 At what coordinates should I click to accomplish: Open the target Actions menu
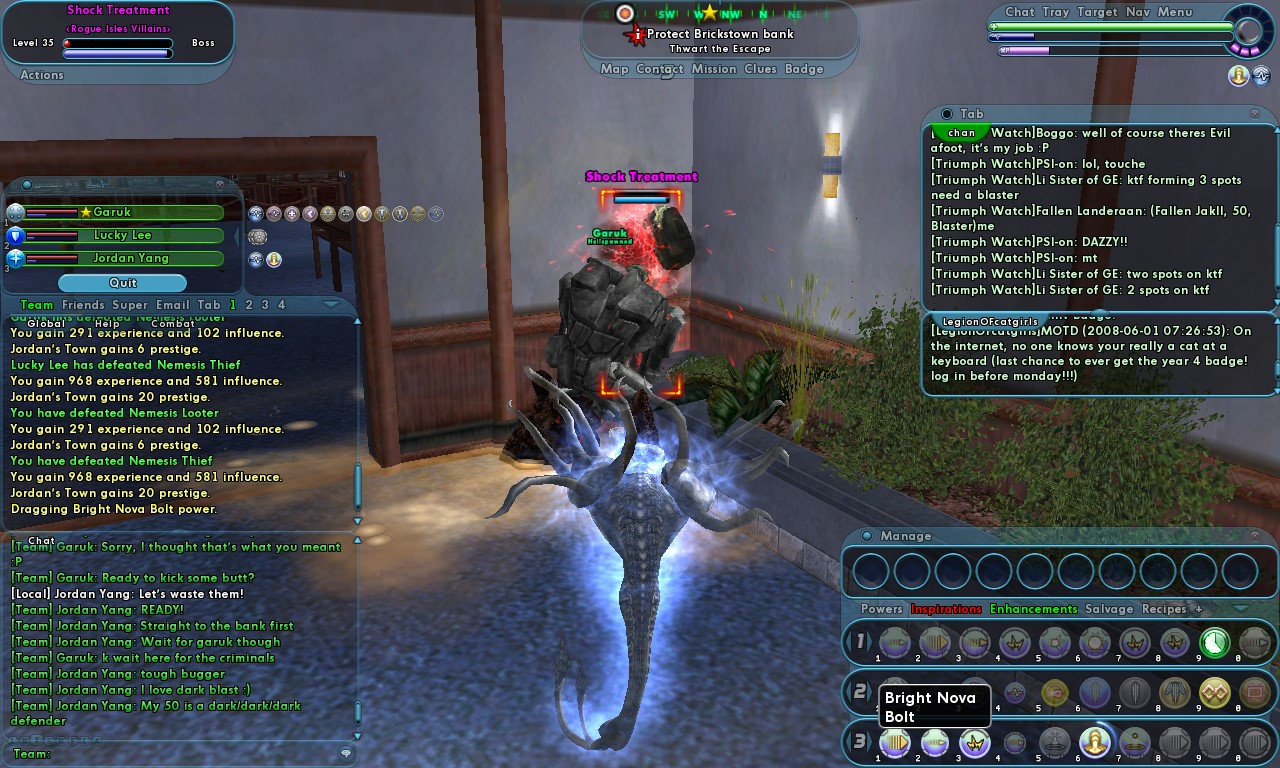(x=42, y=75)
